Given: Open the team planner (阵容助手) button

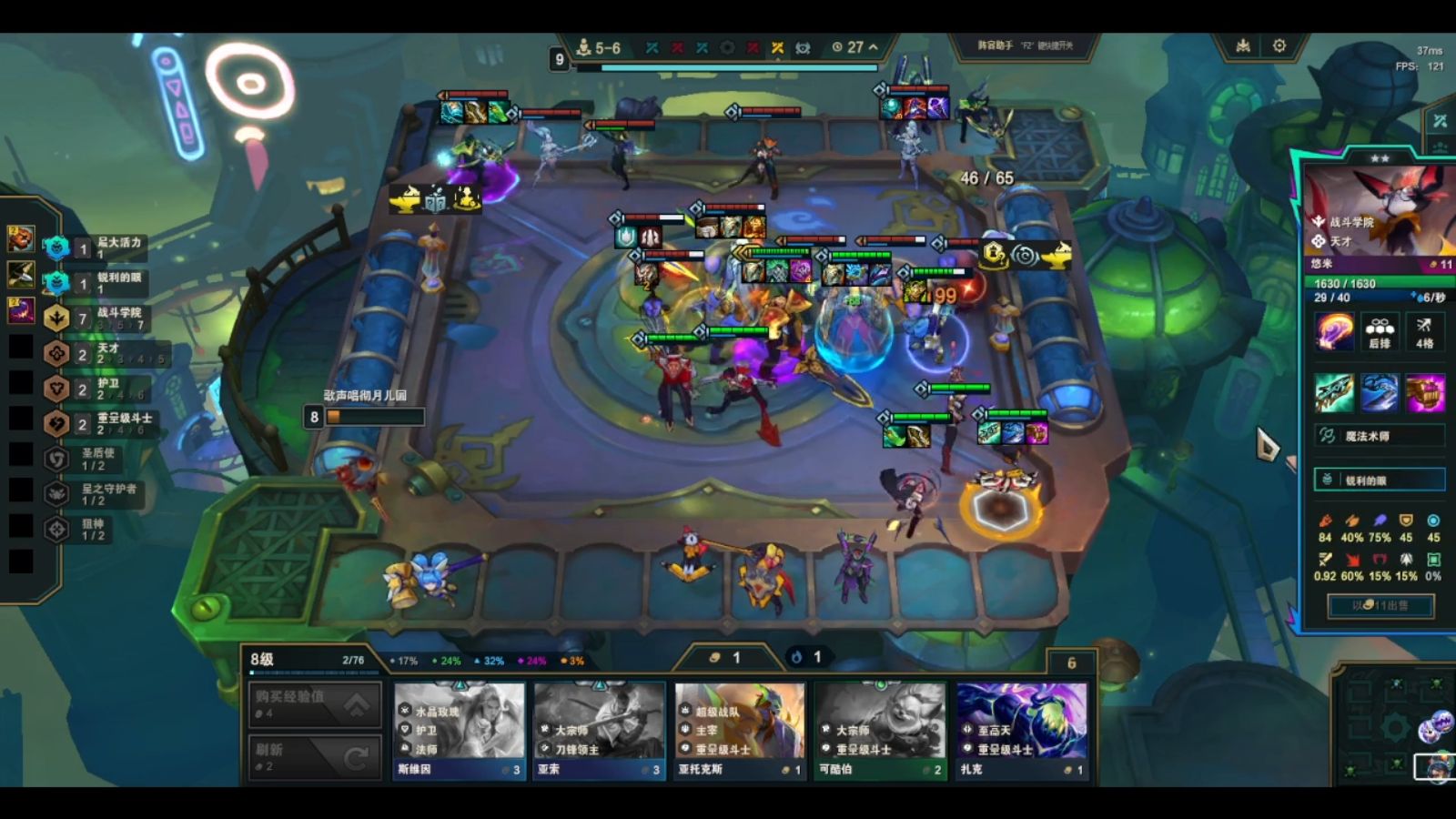Looking at the screenshot, I should pos(1024,45).
